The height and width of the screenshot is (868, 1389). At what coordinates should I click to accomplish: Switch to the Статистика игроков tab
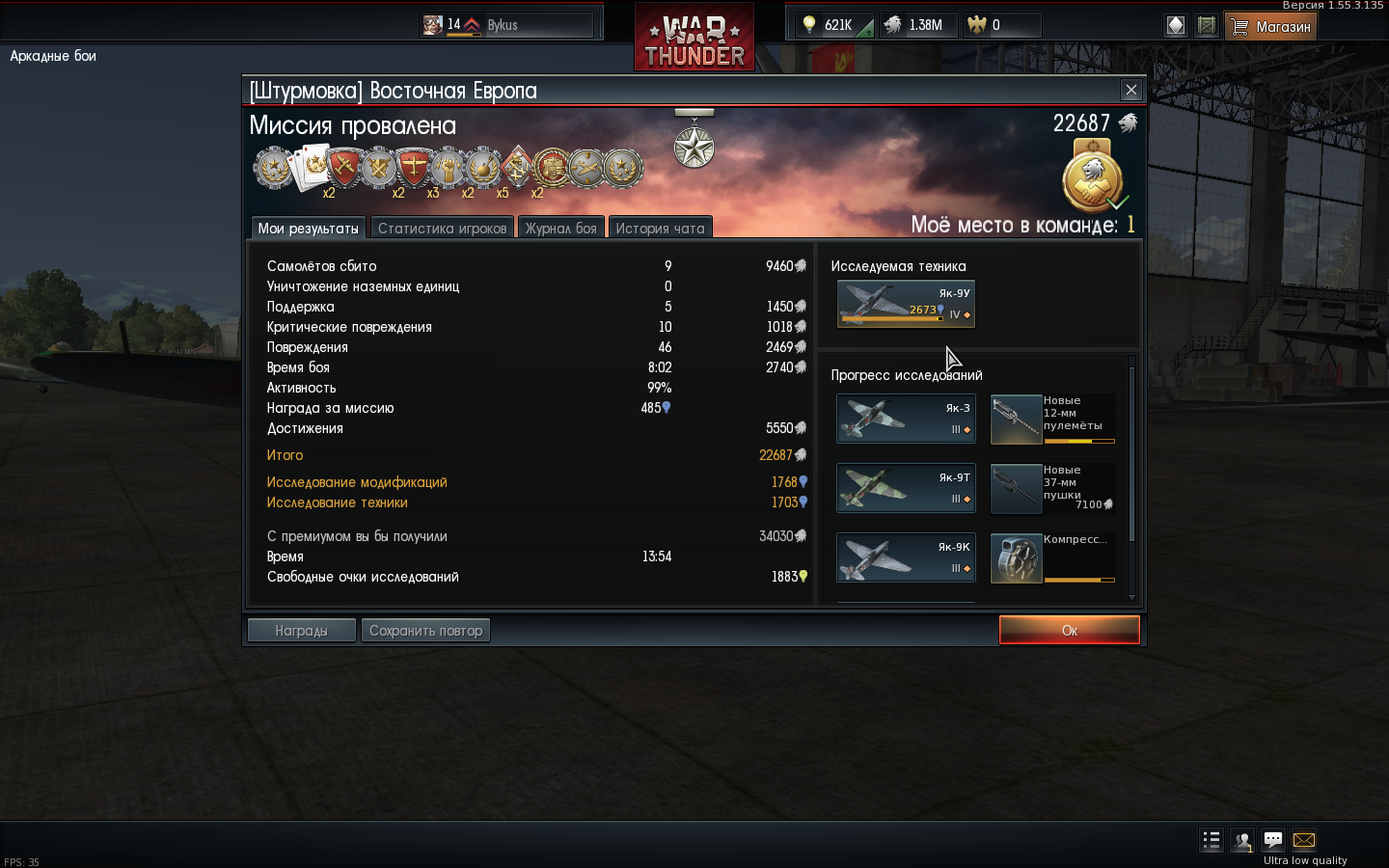442,228
